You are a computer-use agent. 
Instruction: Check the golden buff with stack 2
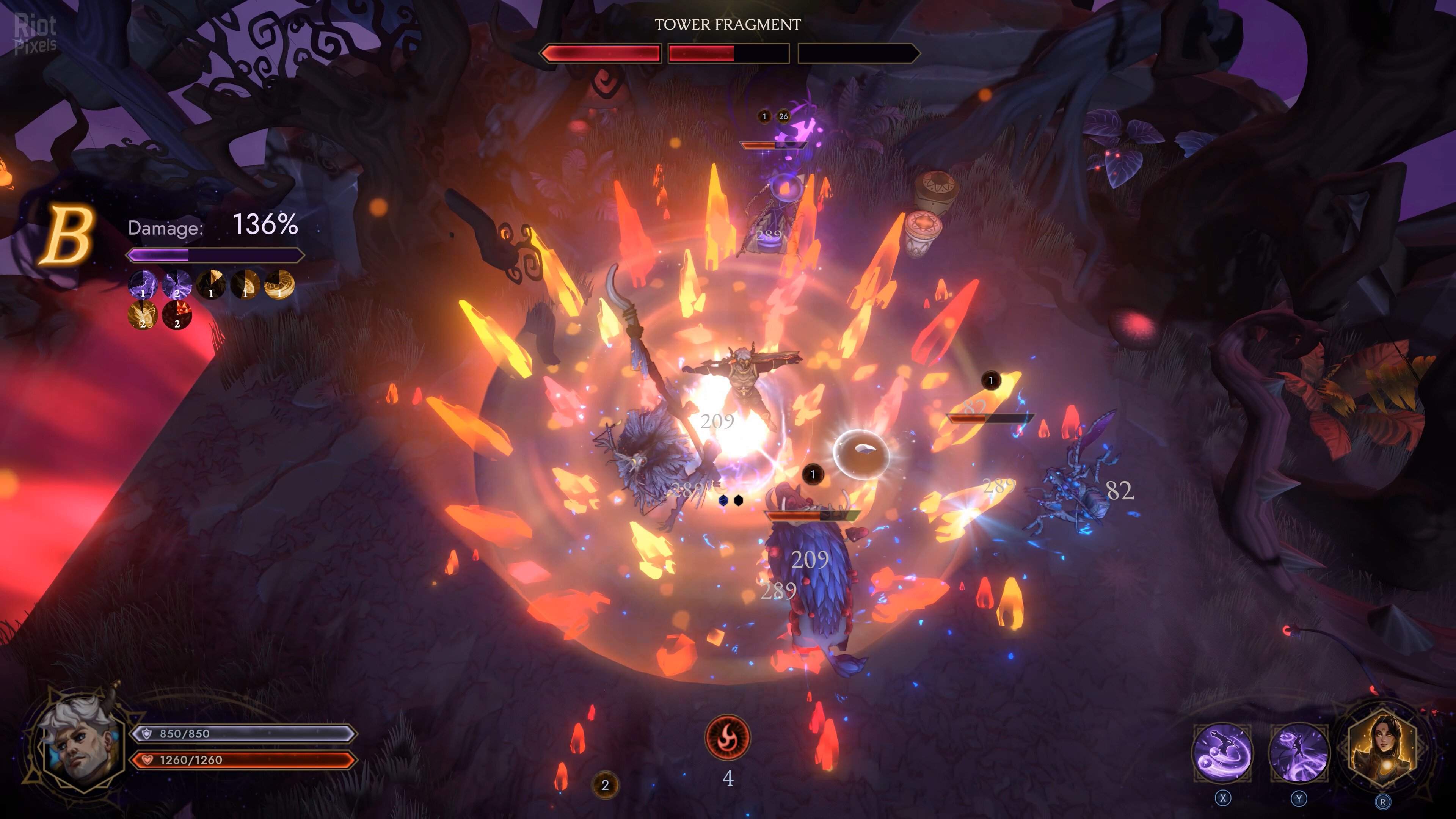(143, 314)
